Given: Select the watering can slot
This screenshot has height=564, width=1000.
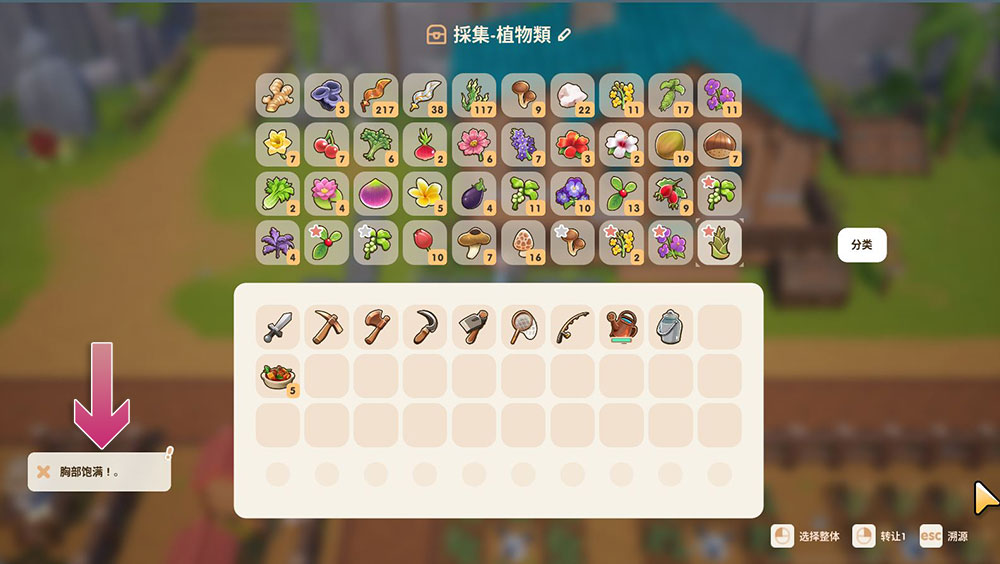Looking at the screenshot, I should pos(621,327).
